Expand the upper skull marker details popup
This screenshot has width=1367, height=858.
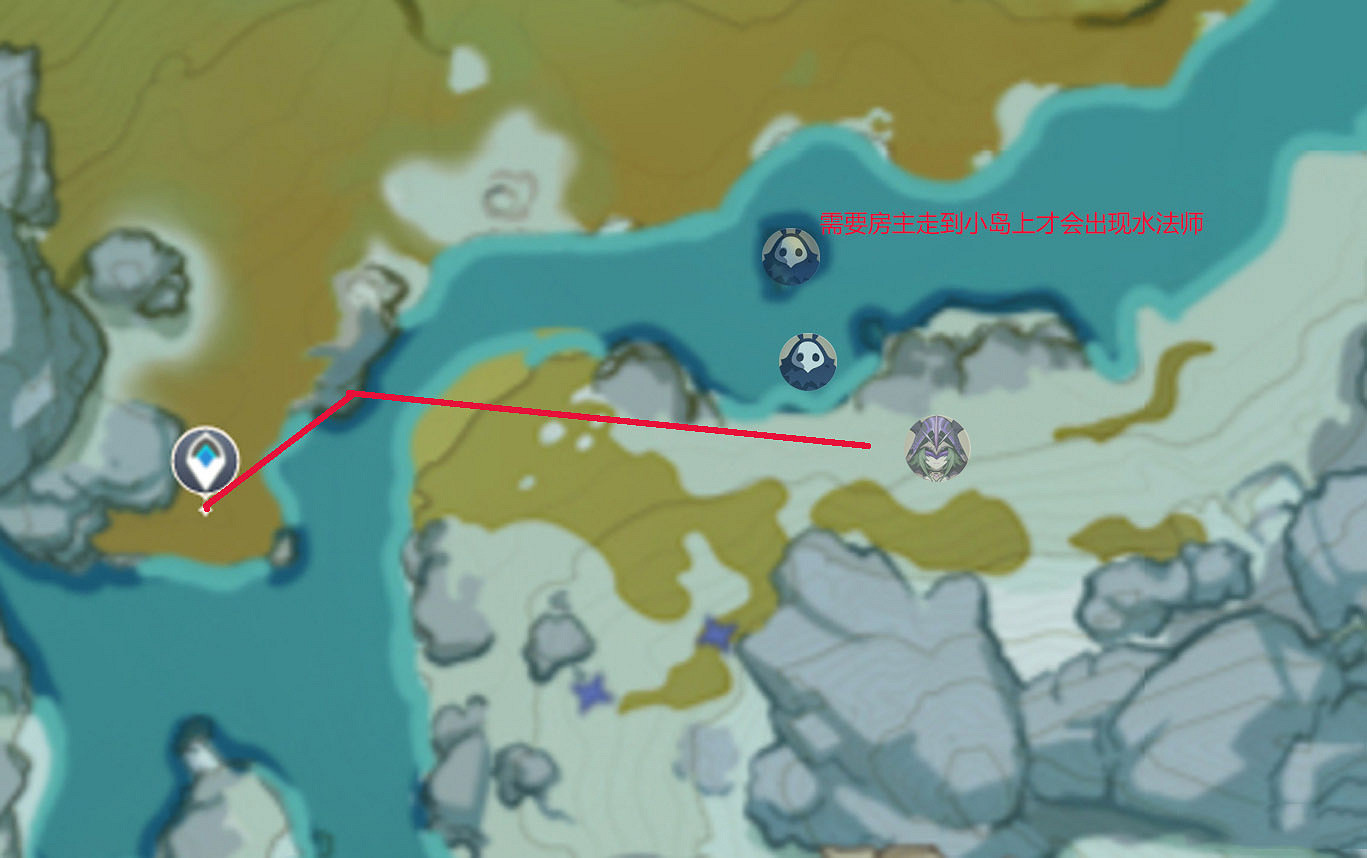(791, 256)
